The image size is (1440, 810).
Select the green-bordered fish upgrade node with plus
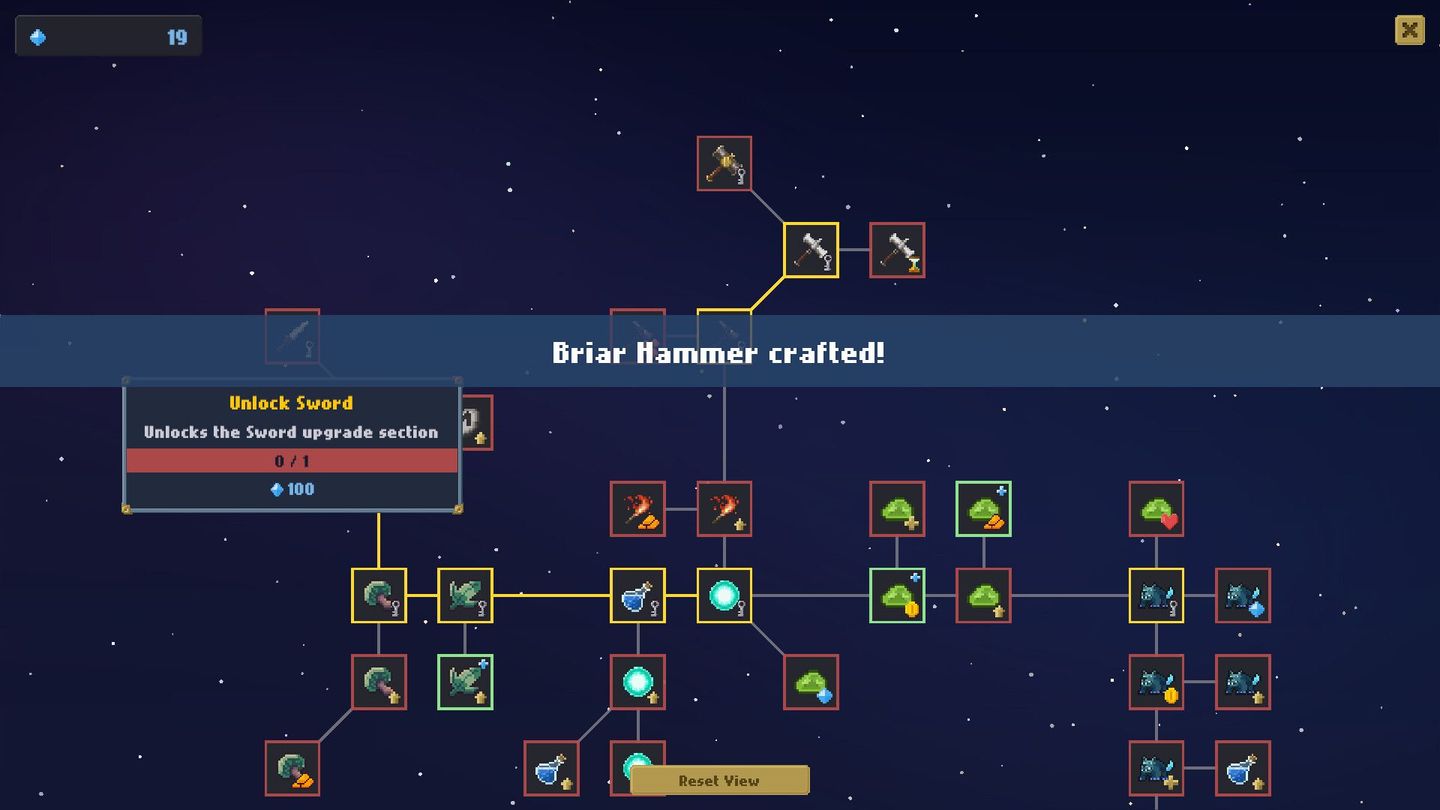(465, 682)
